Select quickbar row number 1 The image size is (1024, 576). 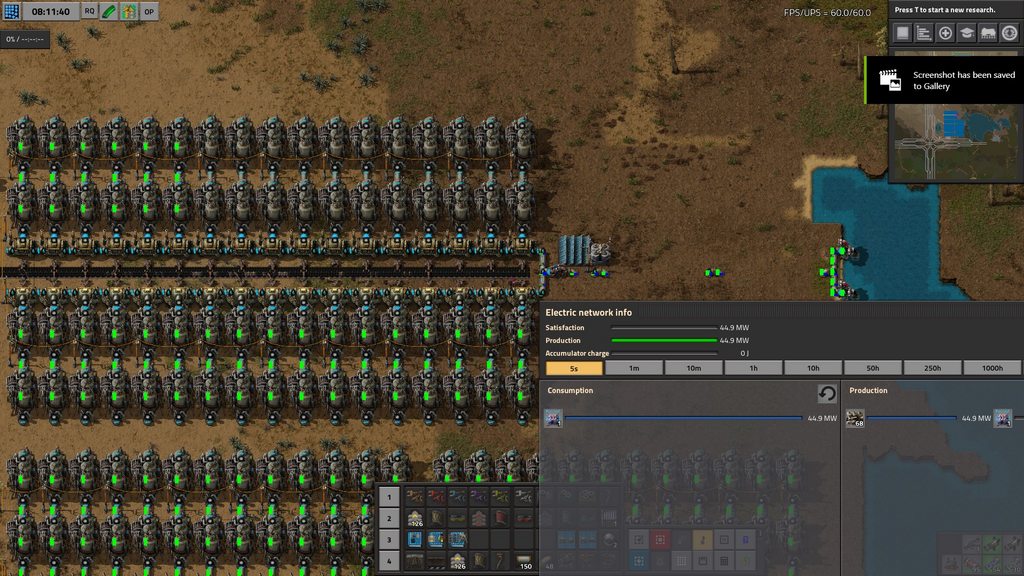(390, 496)
